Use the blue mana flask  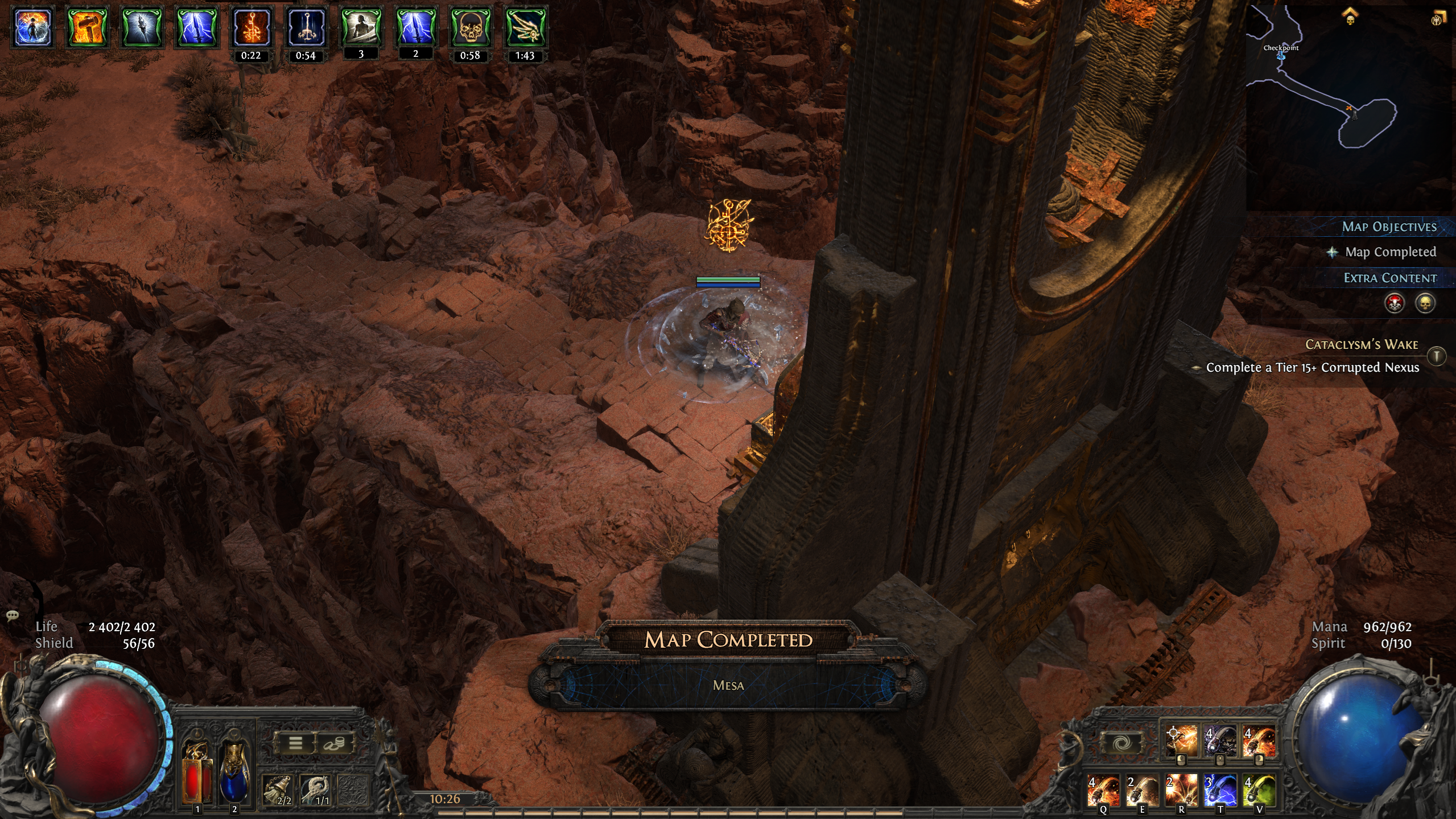(x=234, y=772)
